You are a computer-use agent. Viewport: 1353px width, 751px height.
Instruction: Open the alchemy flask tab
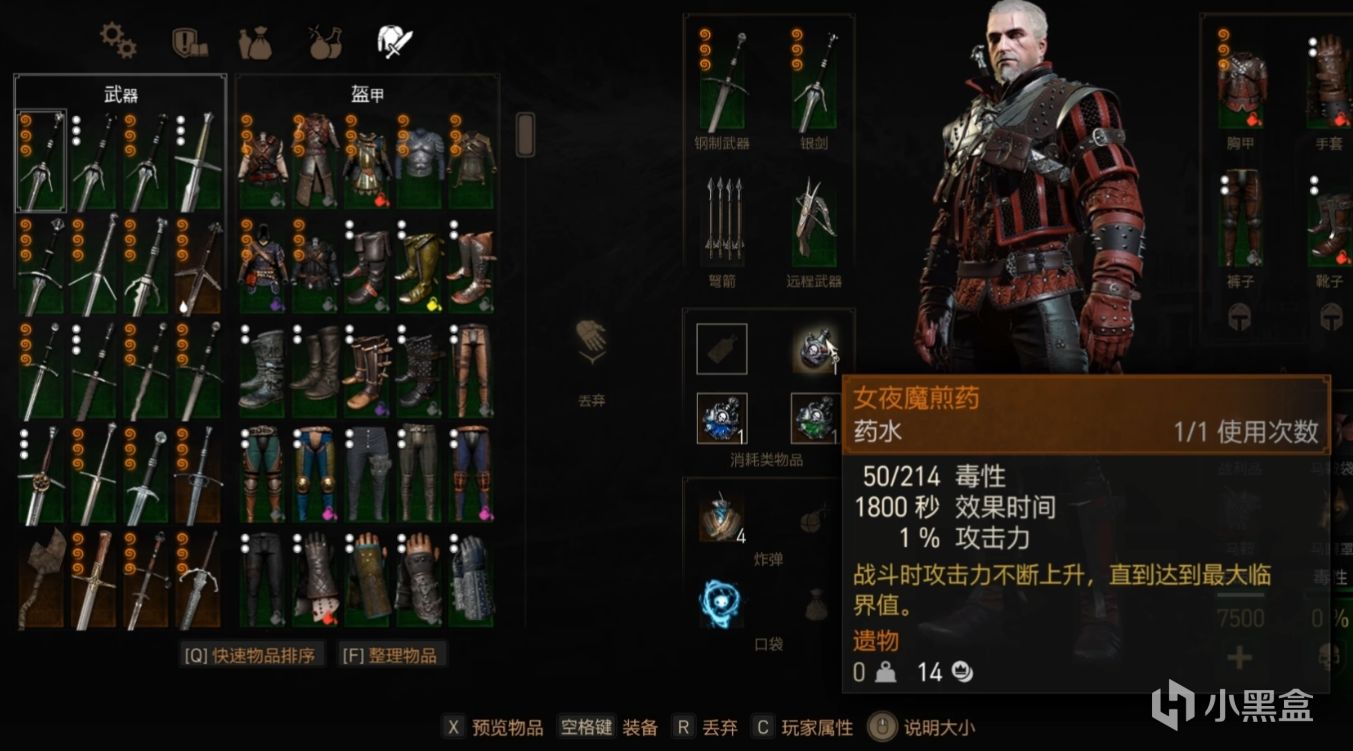pyautogui.click(x=325, y=42)
